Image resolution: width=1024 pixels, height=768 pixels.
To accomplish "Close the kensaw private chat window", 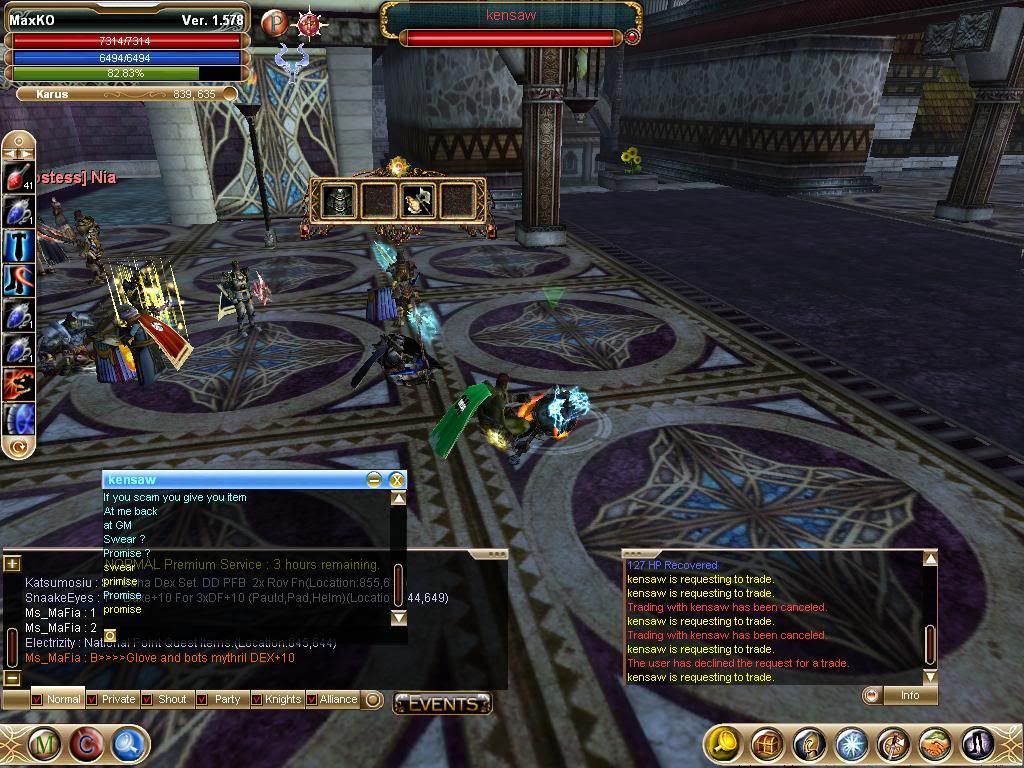I will (x=396, y=480).
